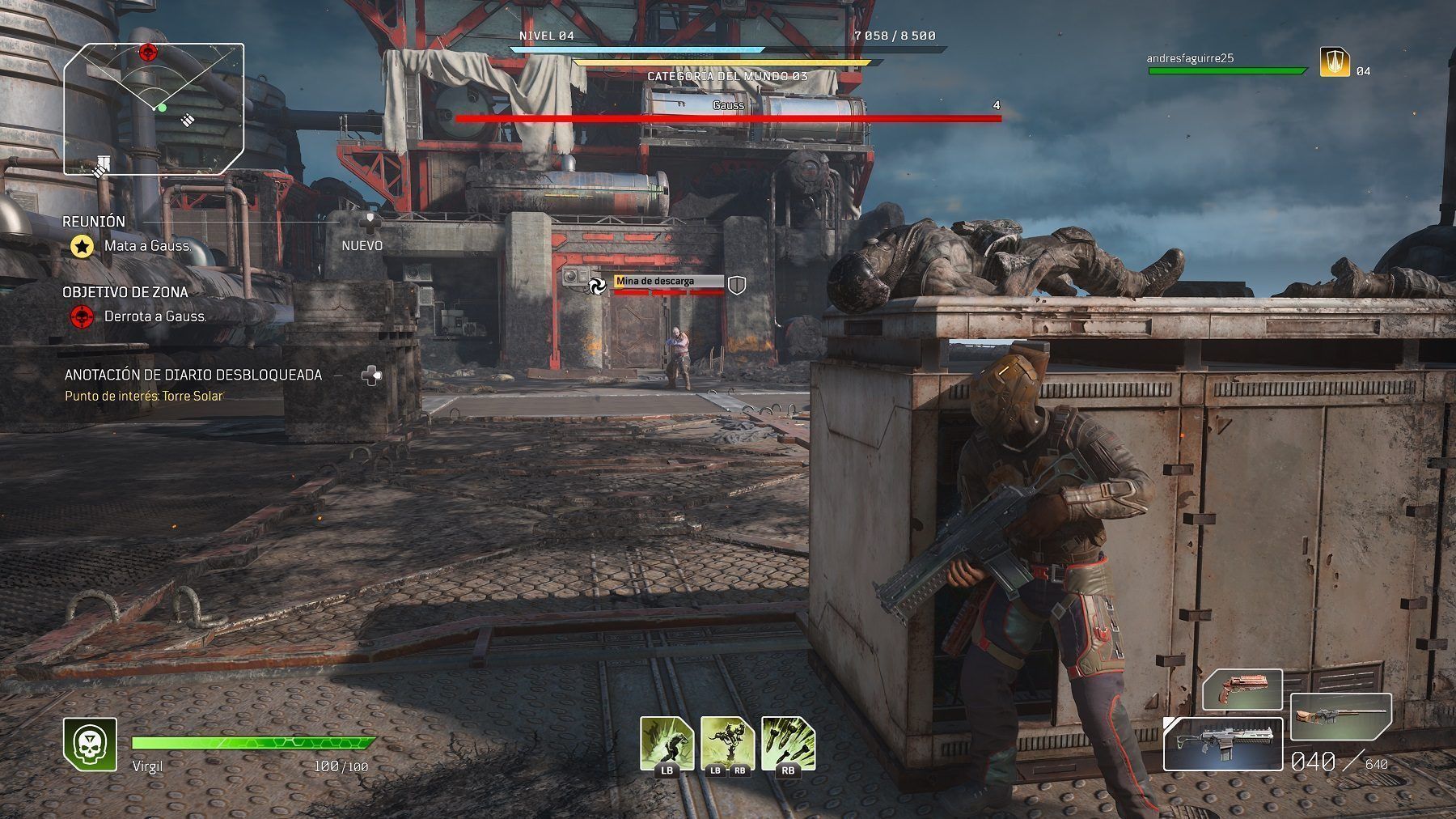This screenshot has height=819, width=1456.
Task: Activate the ground-stomp skill icon
Action: (x=667, y=743)
